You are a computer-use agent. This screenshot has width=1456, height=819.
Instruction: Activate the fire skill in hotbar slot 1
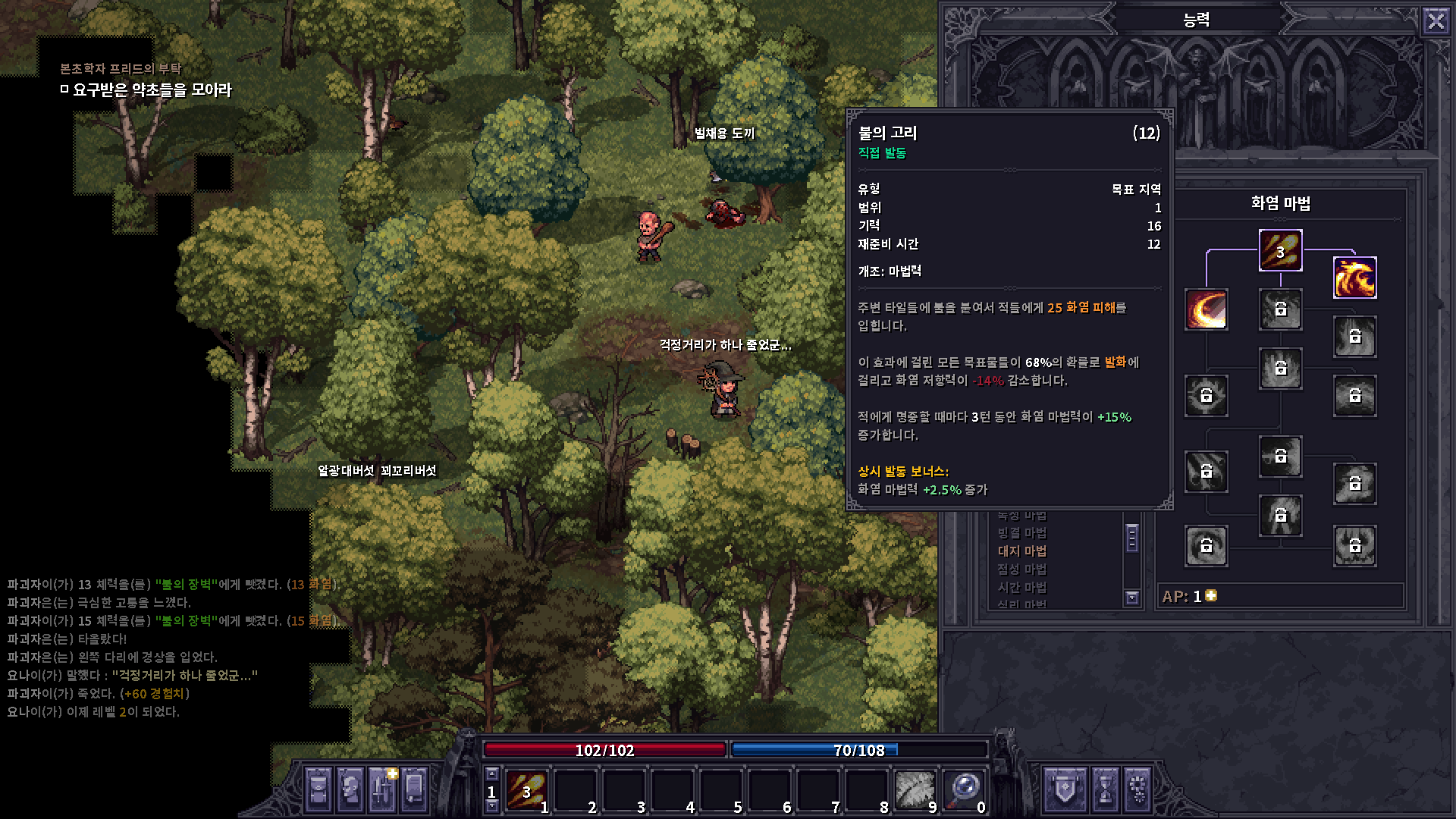click(x=526, y=790)
